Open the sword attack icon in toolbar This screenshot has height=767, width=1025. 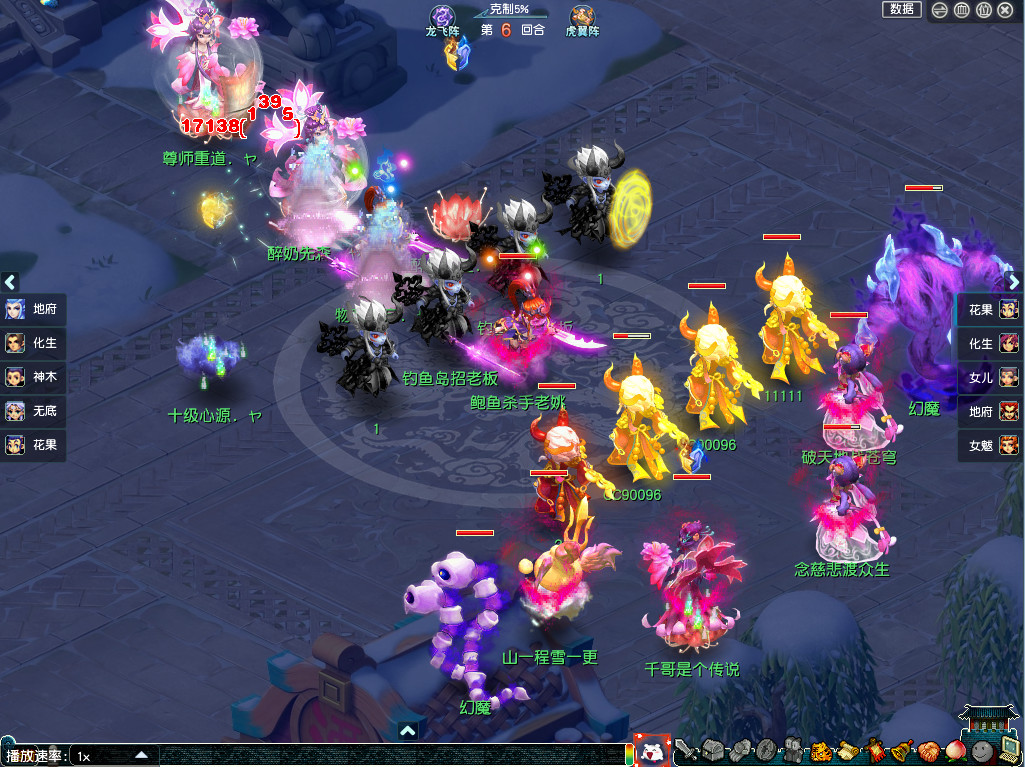pos(685,750)
